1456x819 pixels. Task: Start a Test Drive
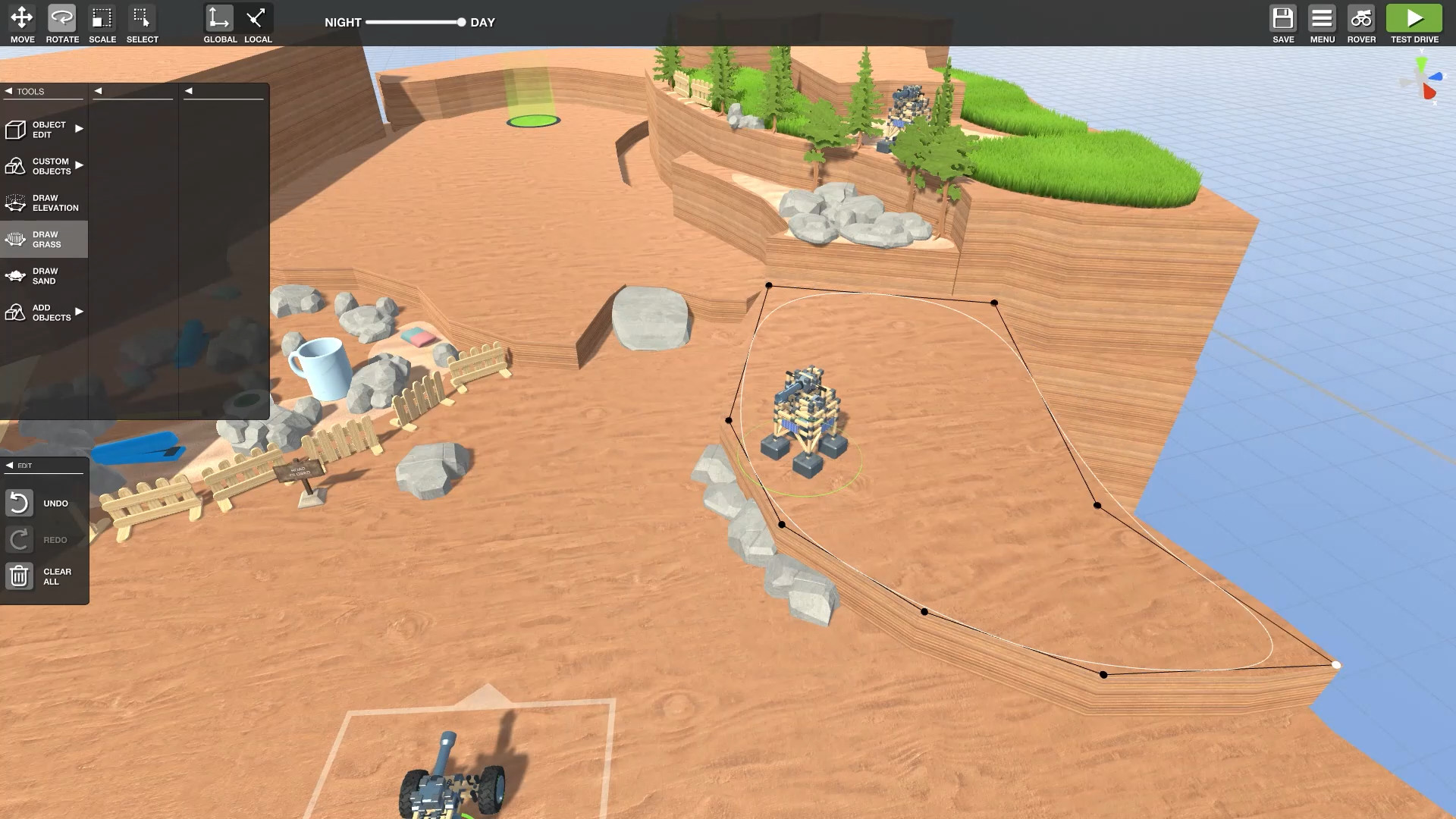pyautogui.click(x=1414, y=19)
